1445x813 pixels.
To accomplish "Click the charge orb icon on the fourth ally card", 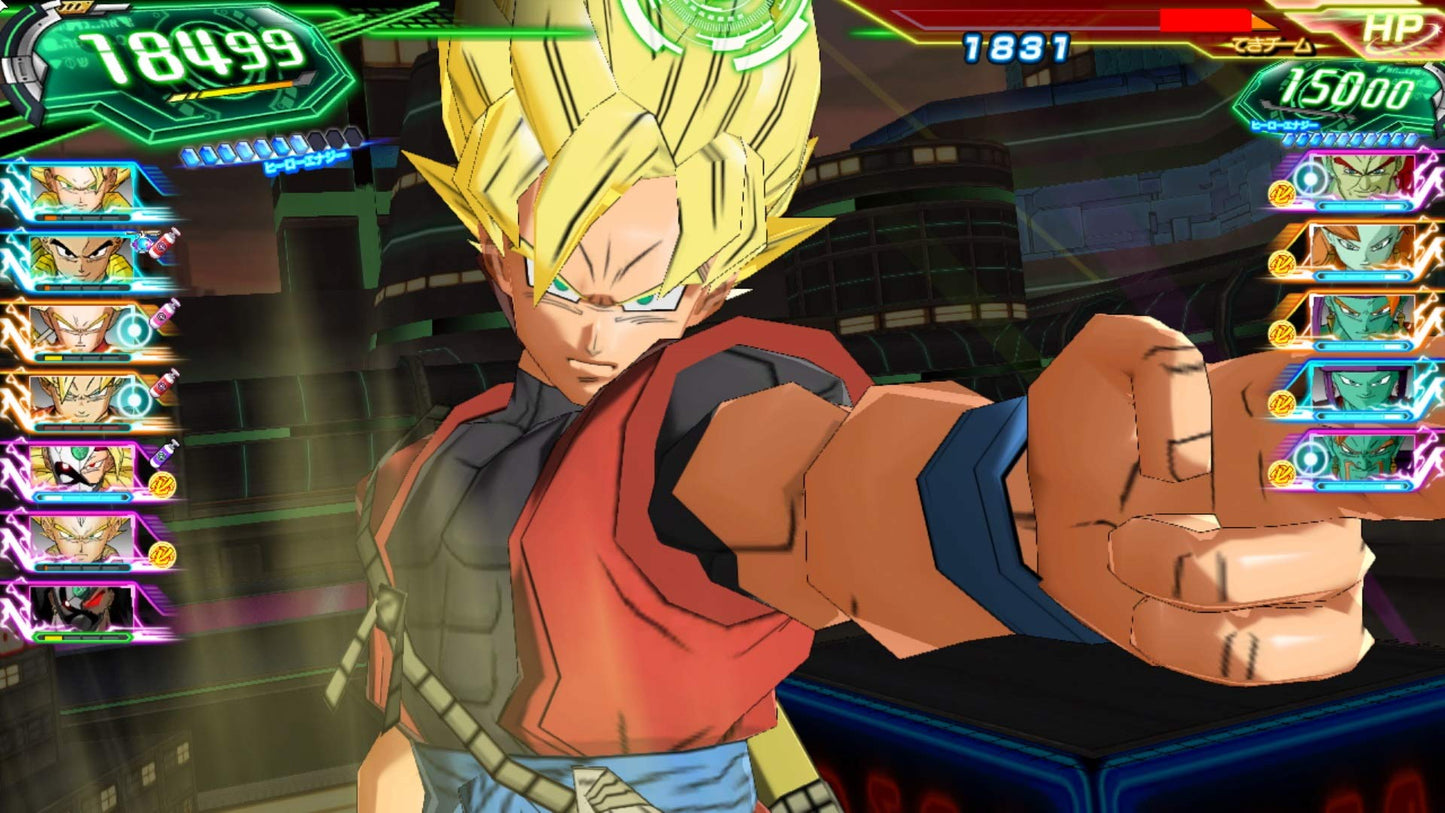I will [132, 397].
